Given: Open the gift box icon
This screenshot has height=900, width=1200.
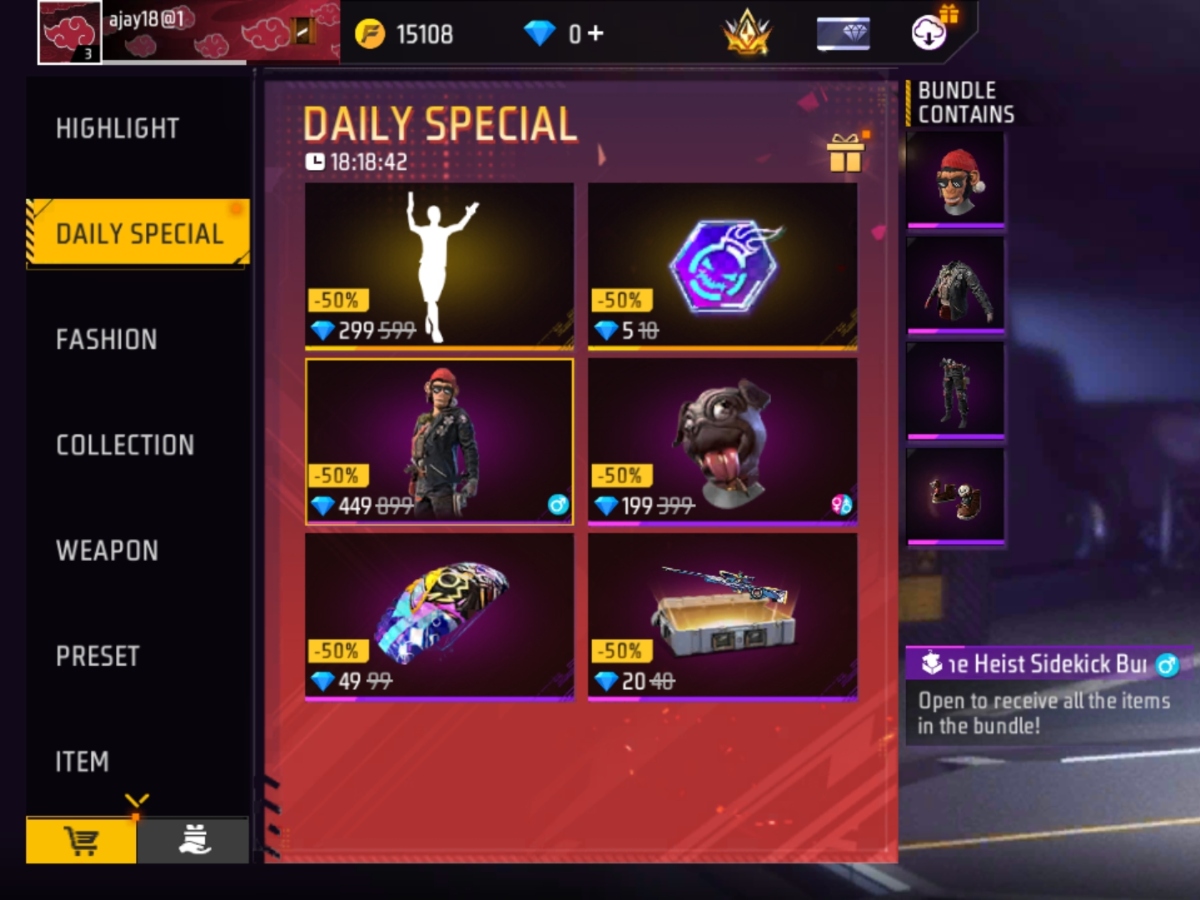Looking at the screenshot, I should (x=845, y=154).
